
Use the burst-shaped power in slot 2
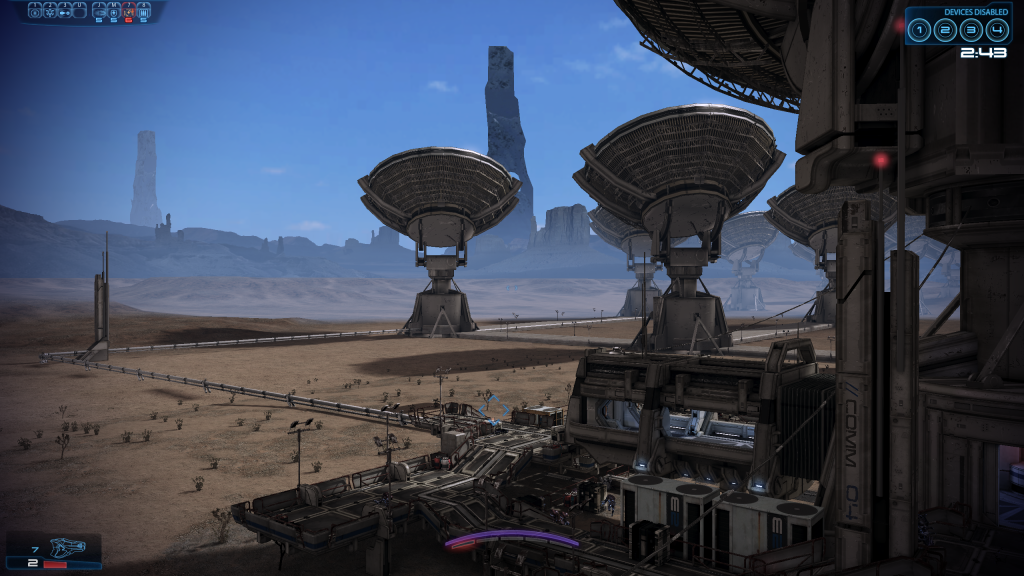50,12
